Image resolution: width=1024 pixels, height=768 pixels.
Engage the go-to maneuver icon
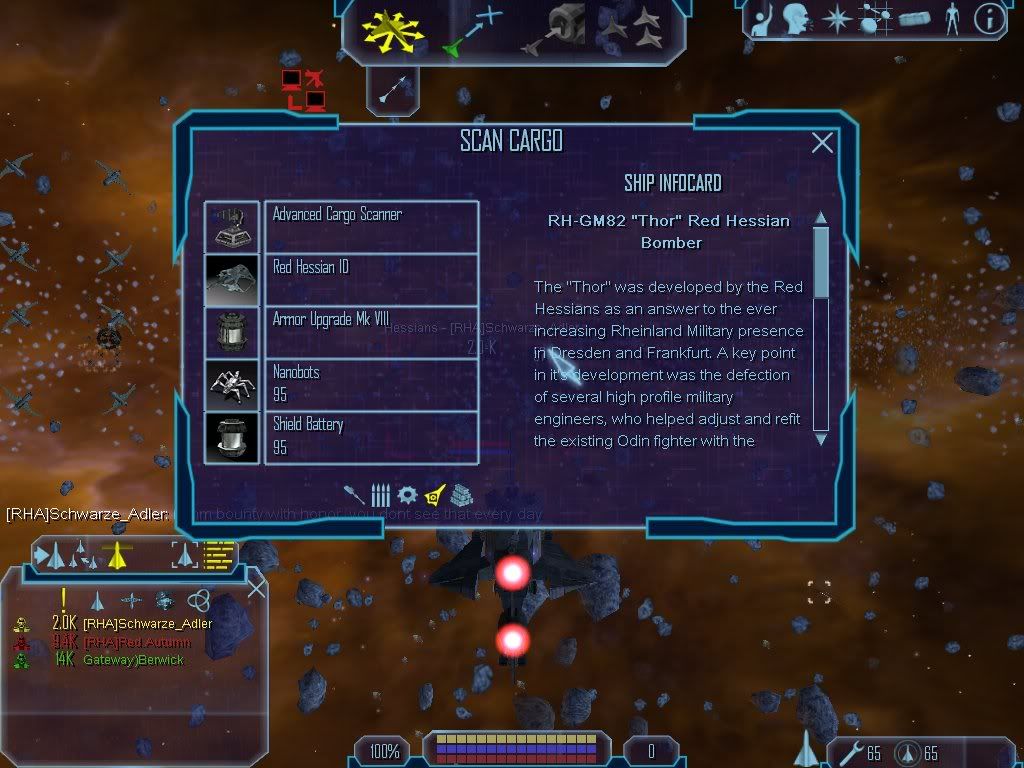click(x=472, y=30)
